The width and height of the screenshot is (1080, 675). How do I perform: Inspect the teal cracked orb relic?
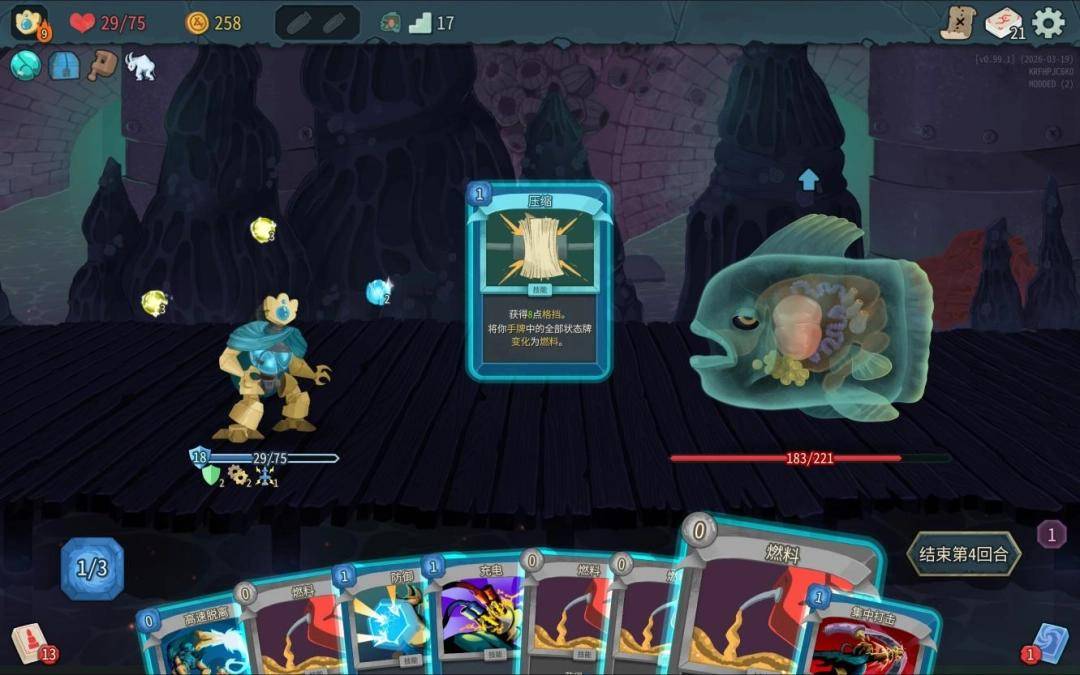(x=26, y=65)
